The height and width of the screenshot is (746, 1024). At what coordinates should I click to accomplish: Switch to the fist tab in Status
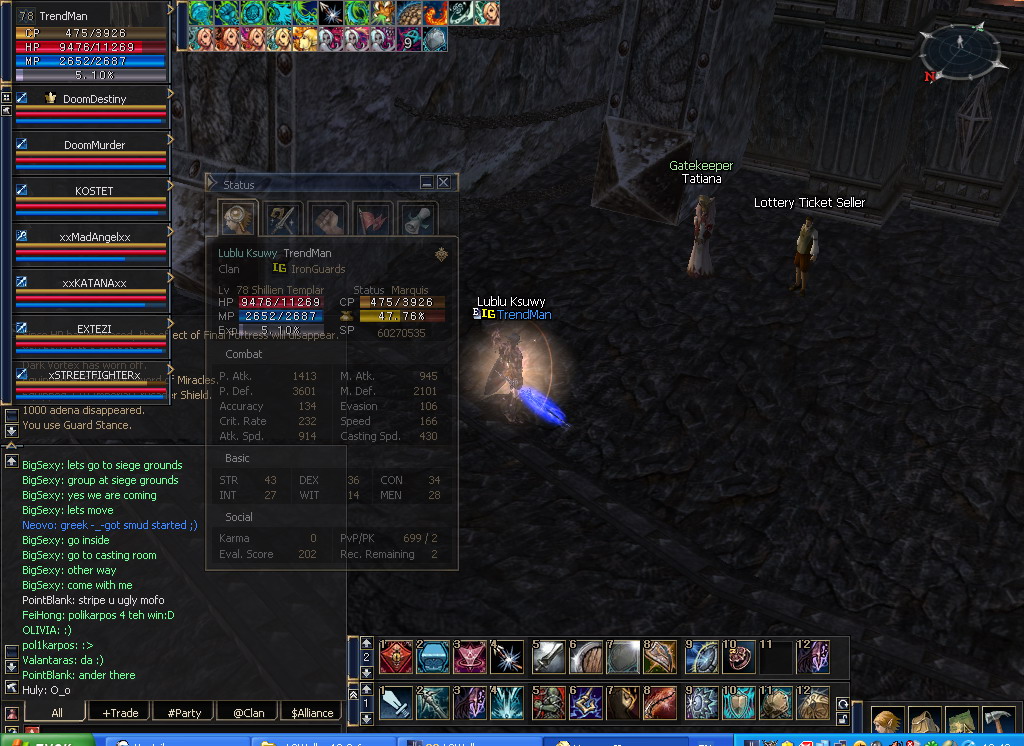(x=327, y=218)
